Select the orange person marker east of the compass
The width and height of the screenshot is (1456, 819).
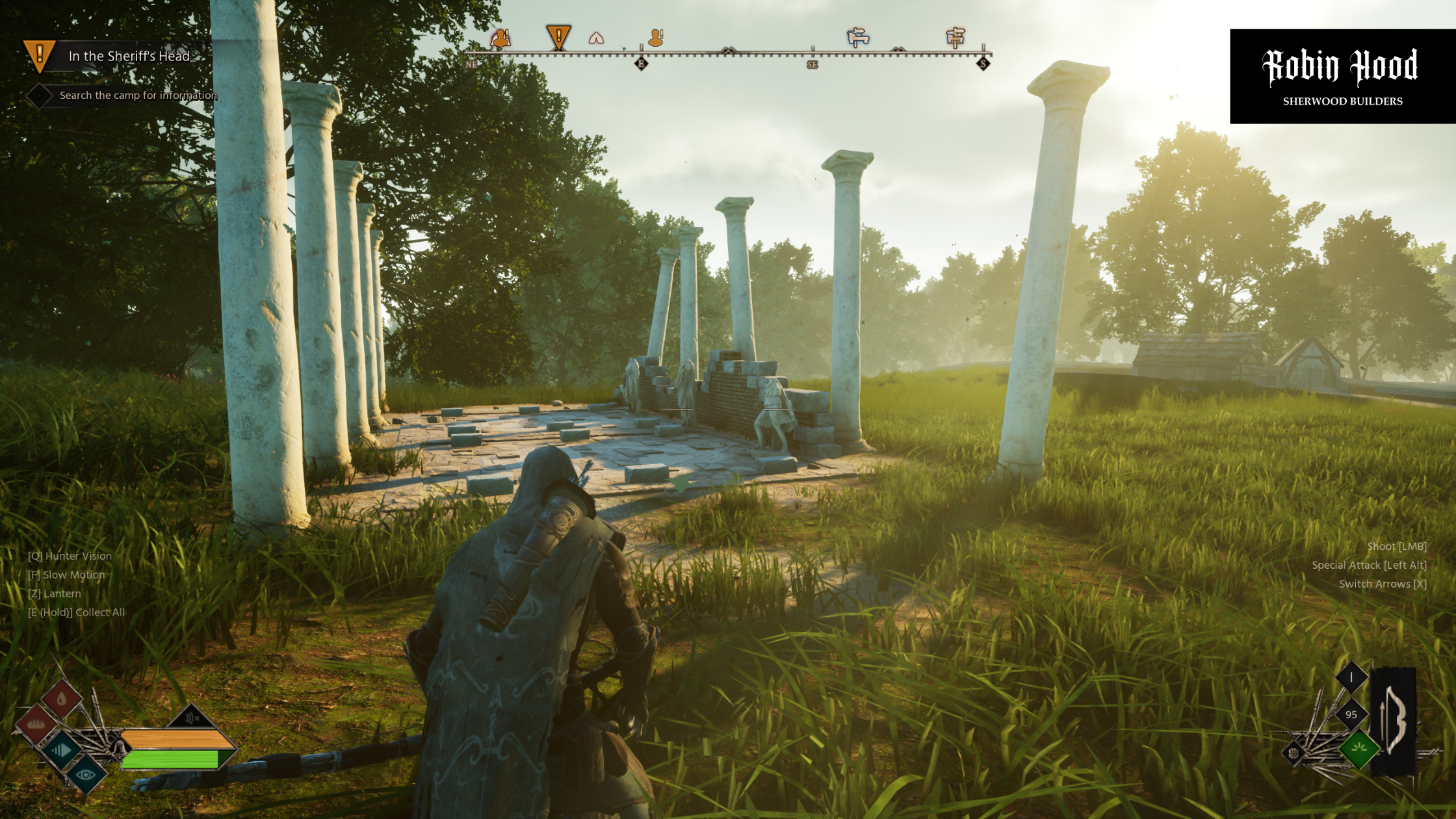pos(656,38)
